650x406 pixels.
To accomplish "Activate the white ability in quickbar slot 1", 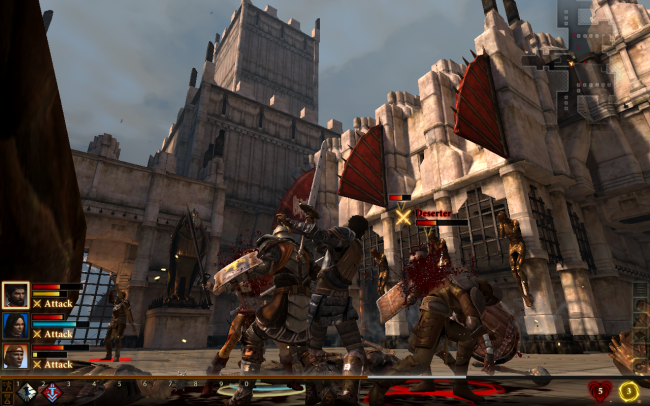I will (x=28, y=393).
